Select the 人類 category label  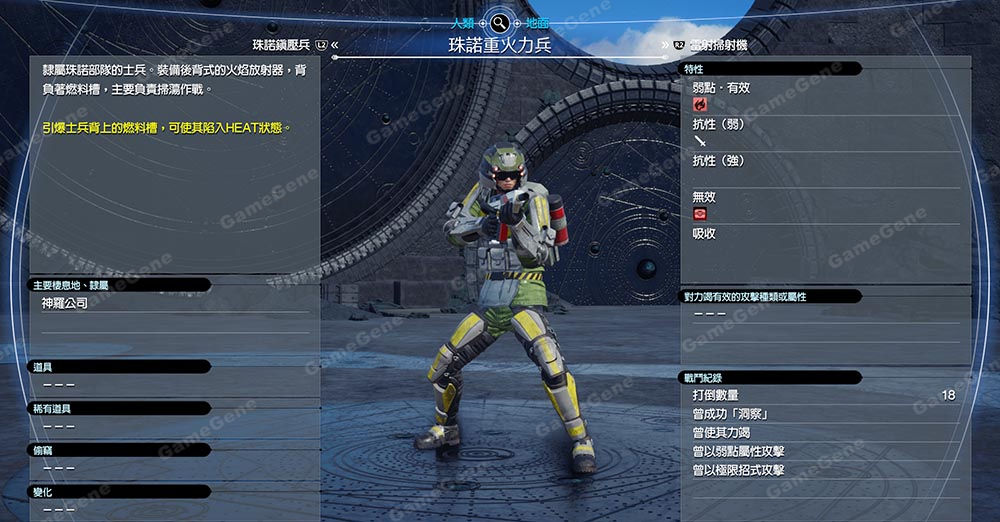point(463,21)
